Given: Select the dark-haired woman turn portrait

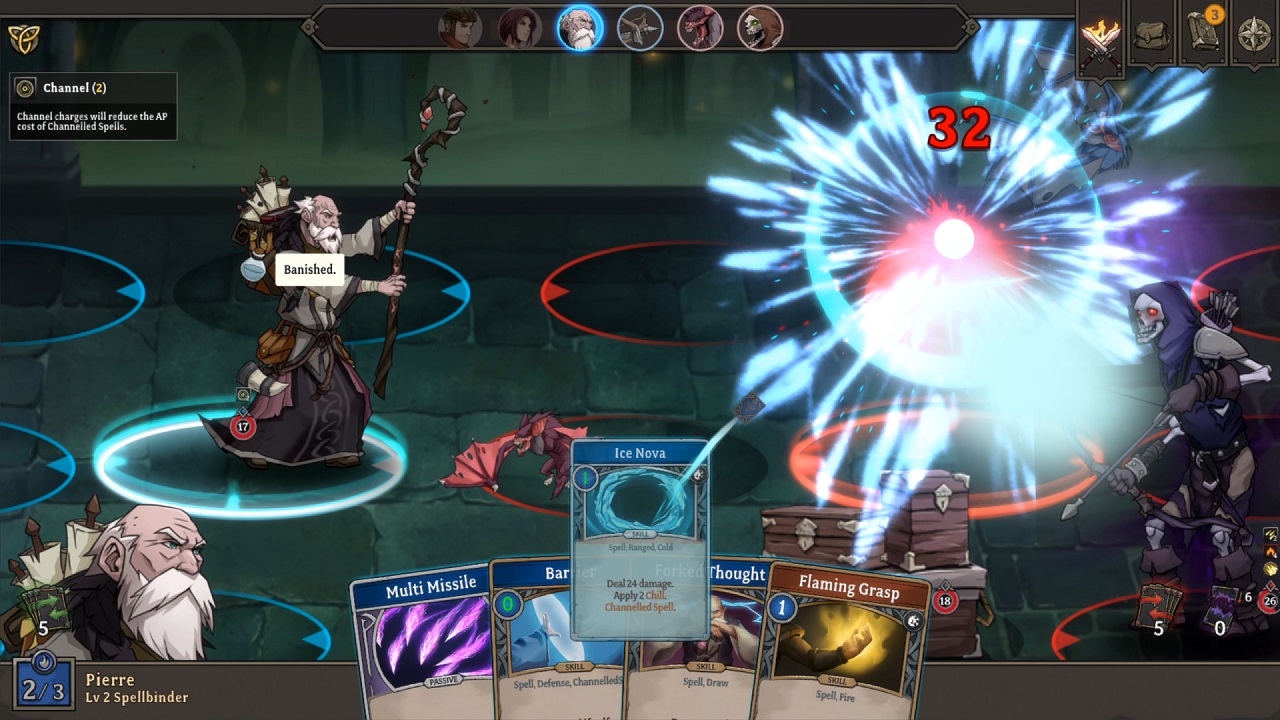Looking at the screenshot, I should click(x=520, y=28).
